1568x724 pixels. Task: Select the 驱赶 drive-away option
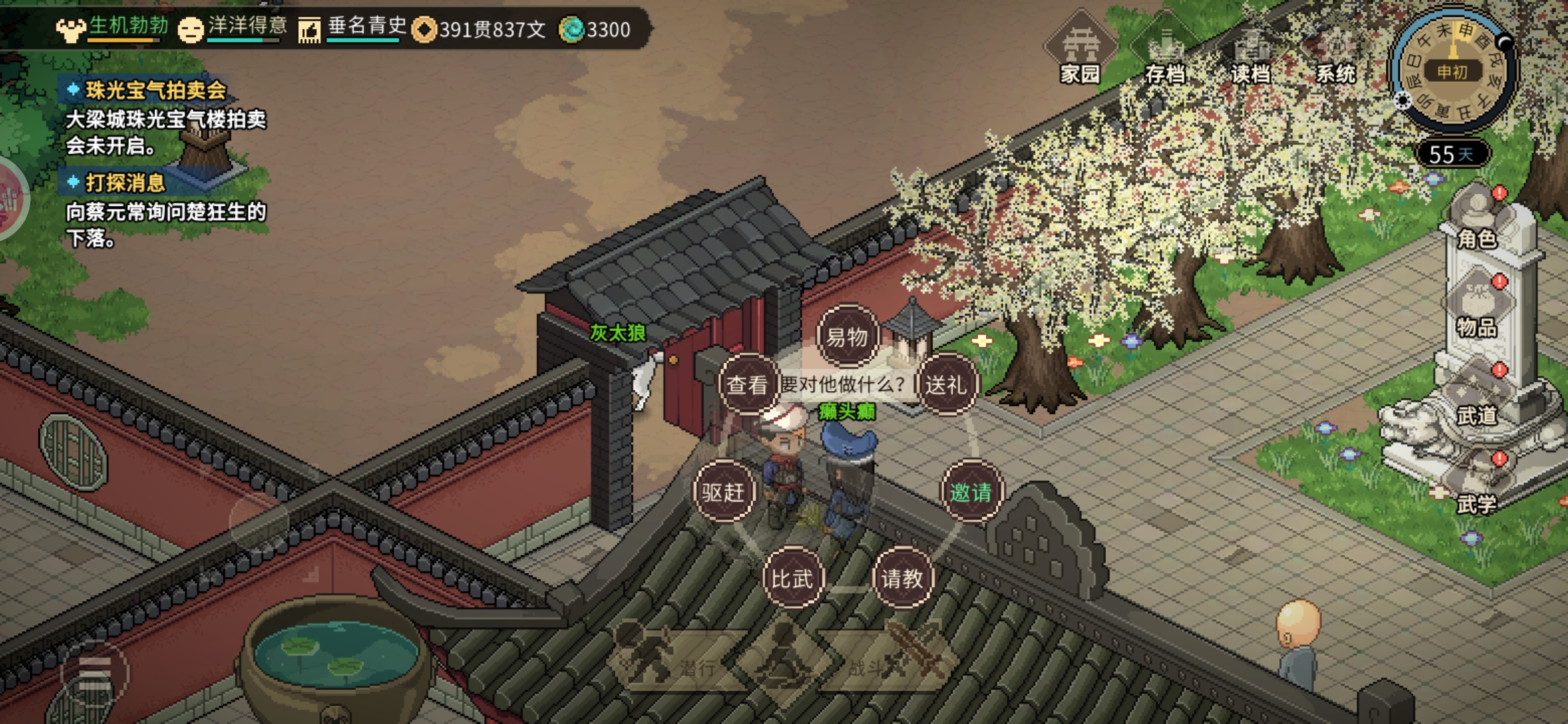(723, 492)
